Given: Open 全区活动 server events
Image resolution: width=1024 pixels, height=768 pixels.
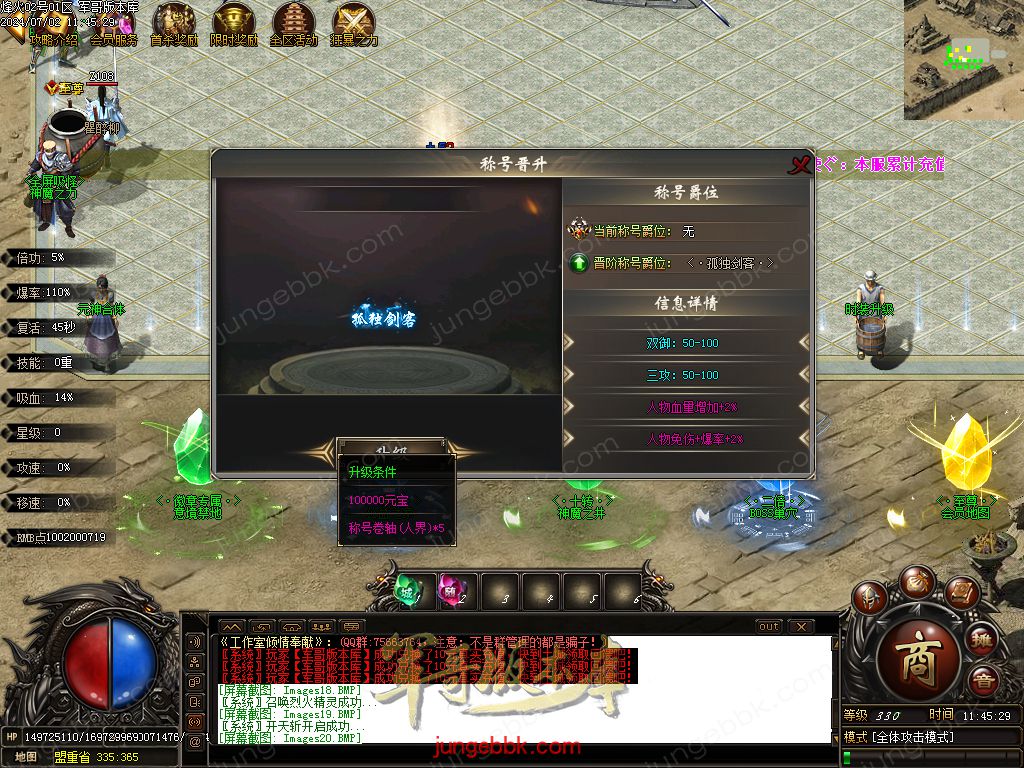Looking at the screenshot, I should pyautogui.click(x=293, y=24).
